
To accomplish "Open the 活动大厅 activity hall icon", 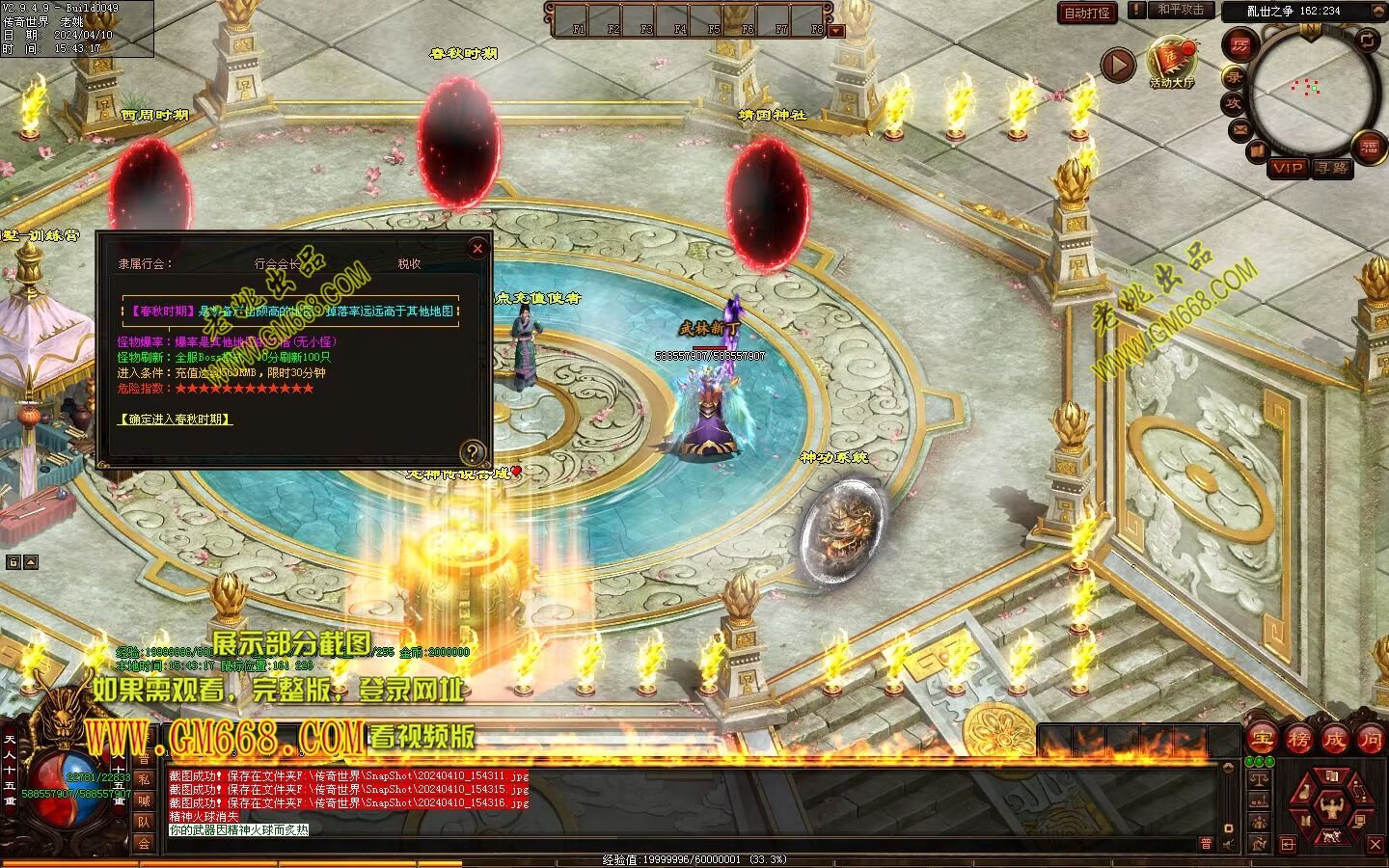I will point(1171,61).
